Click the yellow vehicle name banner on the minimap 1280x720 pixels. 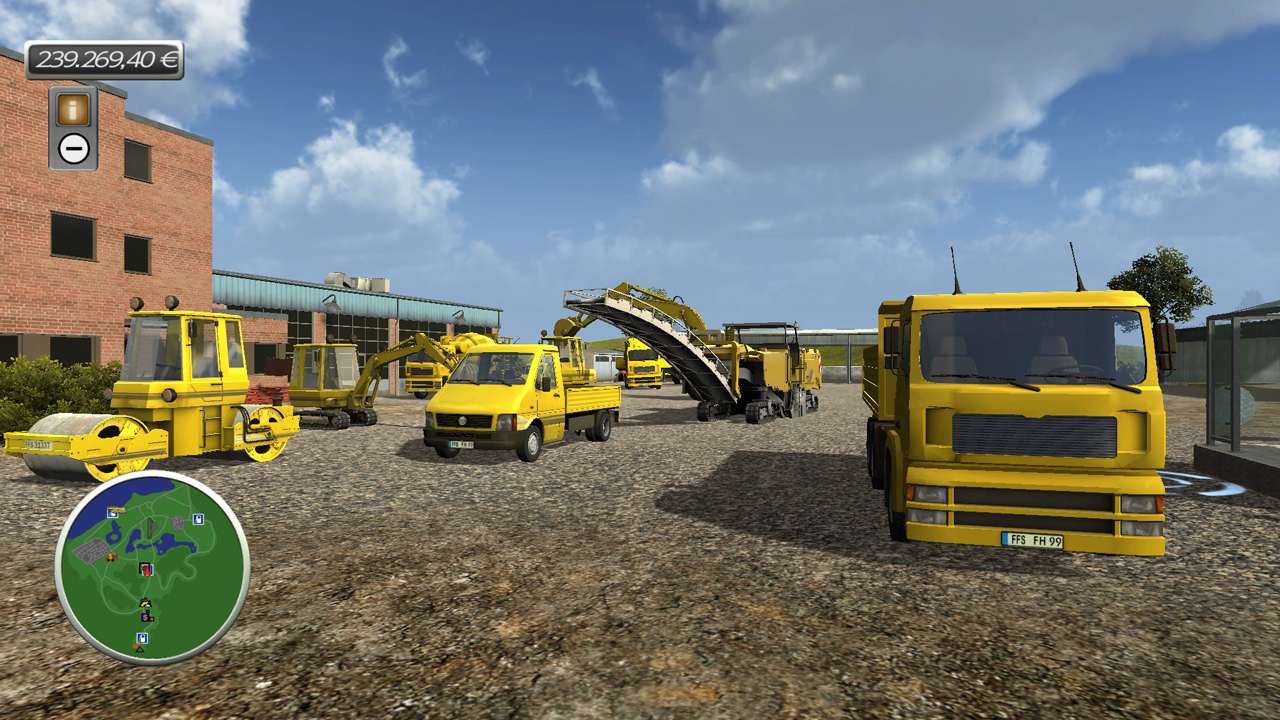tap(117, 509)
